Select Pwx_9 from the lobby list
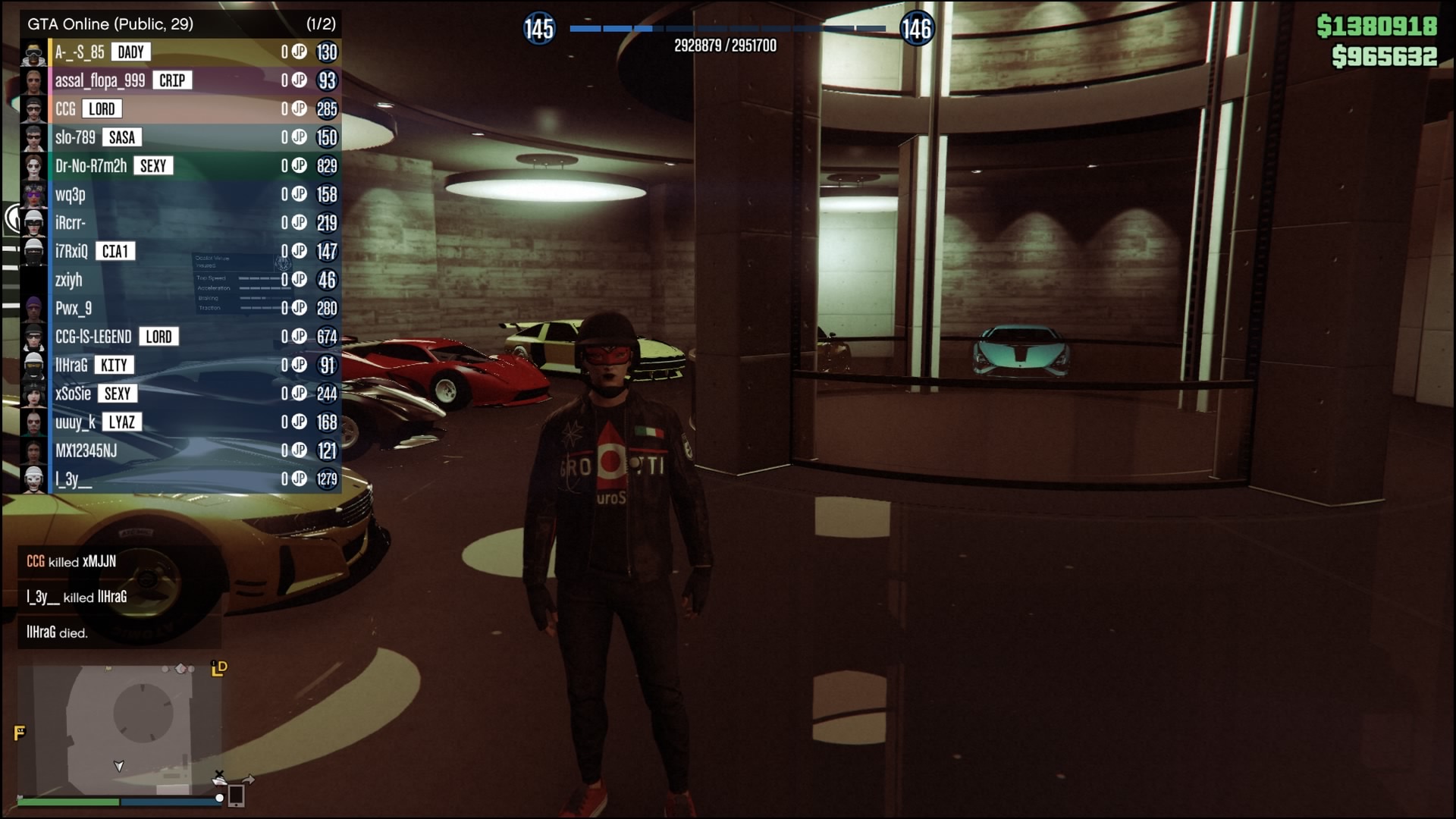This screenshot has height=819, width=1456. (x=182, y=308)
